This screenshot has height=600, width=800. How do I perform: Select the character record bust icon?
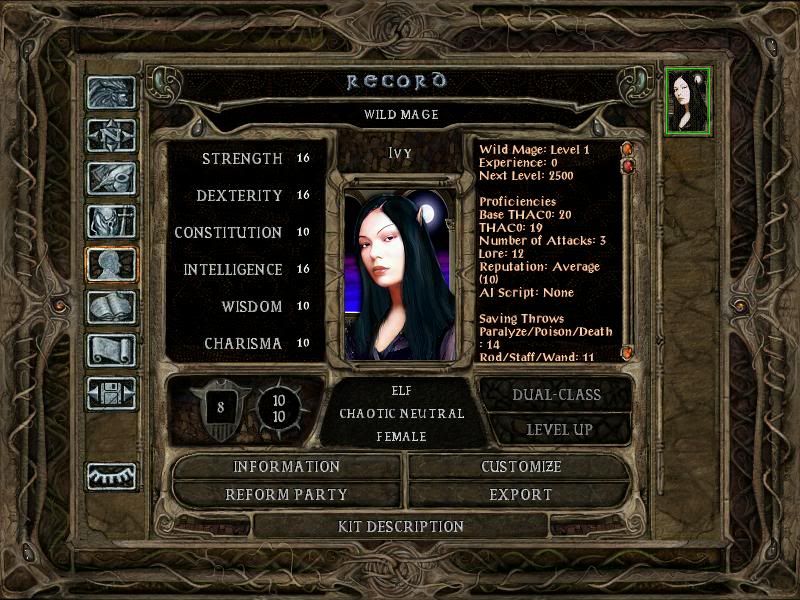111,265
